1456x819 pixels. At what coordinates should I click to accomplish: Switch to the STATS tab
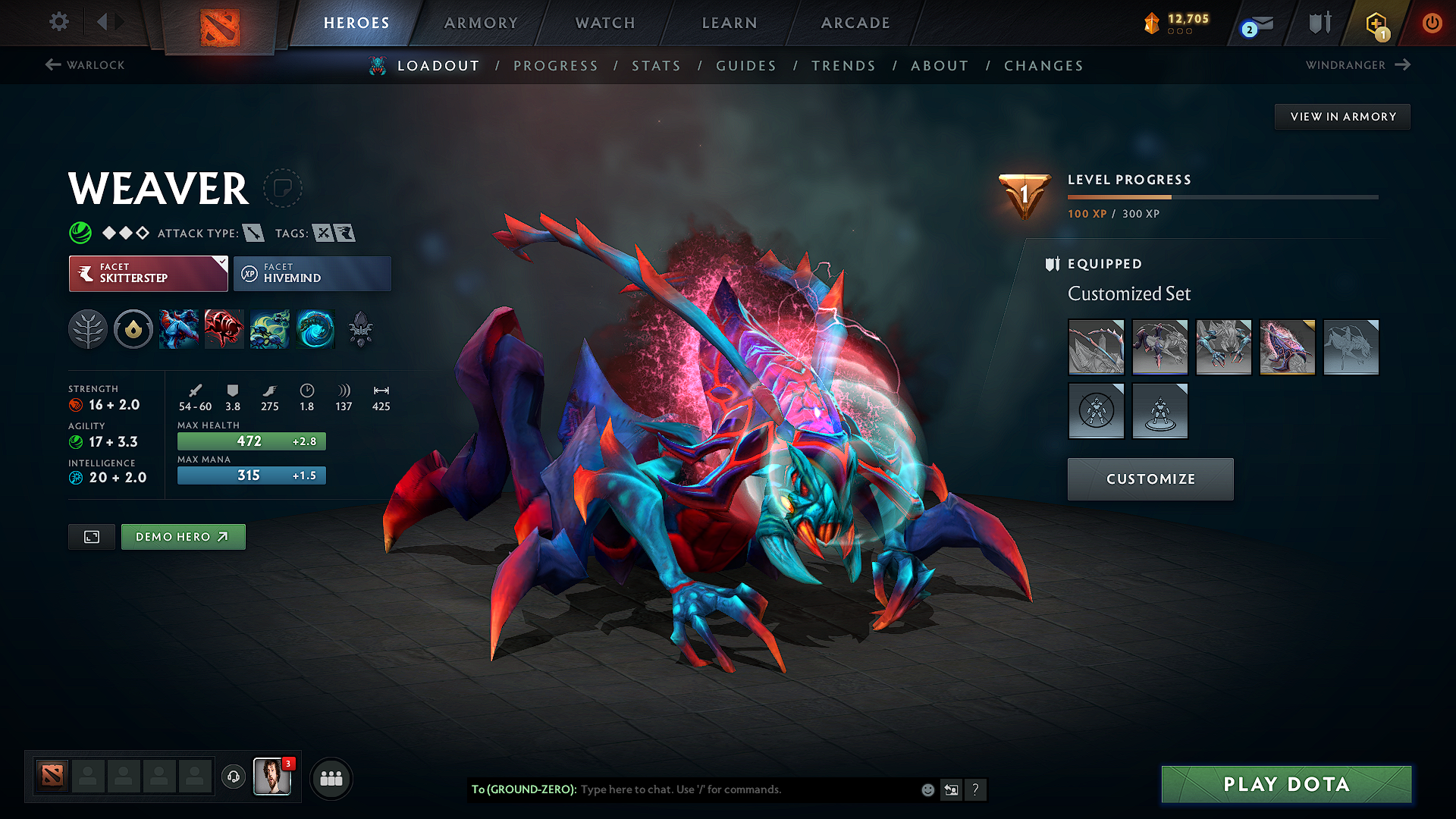pyautogui.click(x=657, y=66)
